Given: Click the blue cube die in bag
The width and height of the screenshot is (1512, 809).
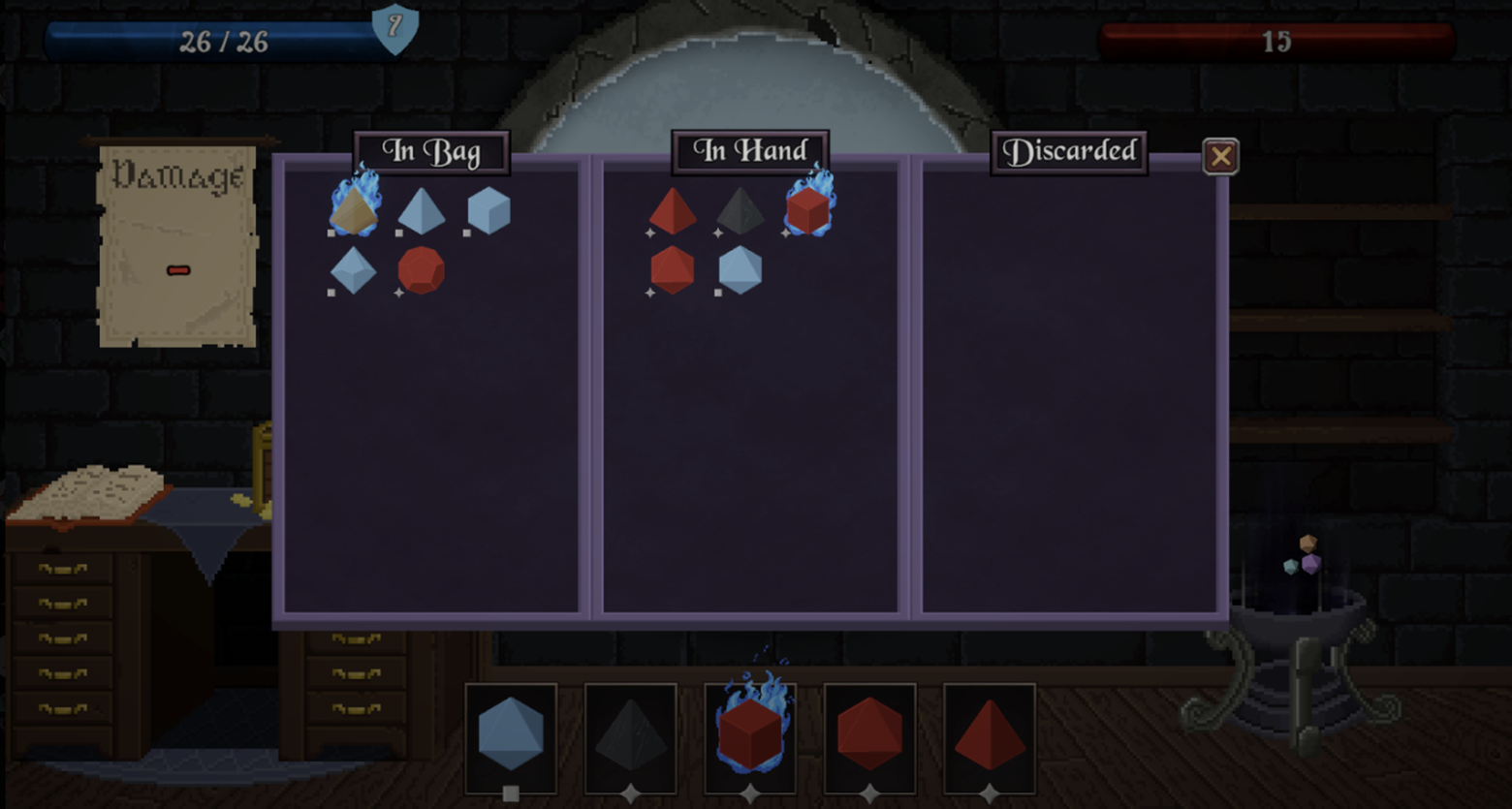Looking at the screenshot, I should click(488, 210).
